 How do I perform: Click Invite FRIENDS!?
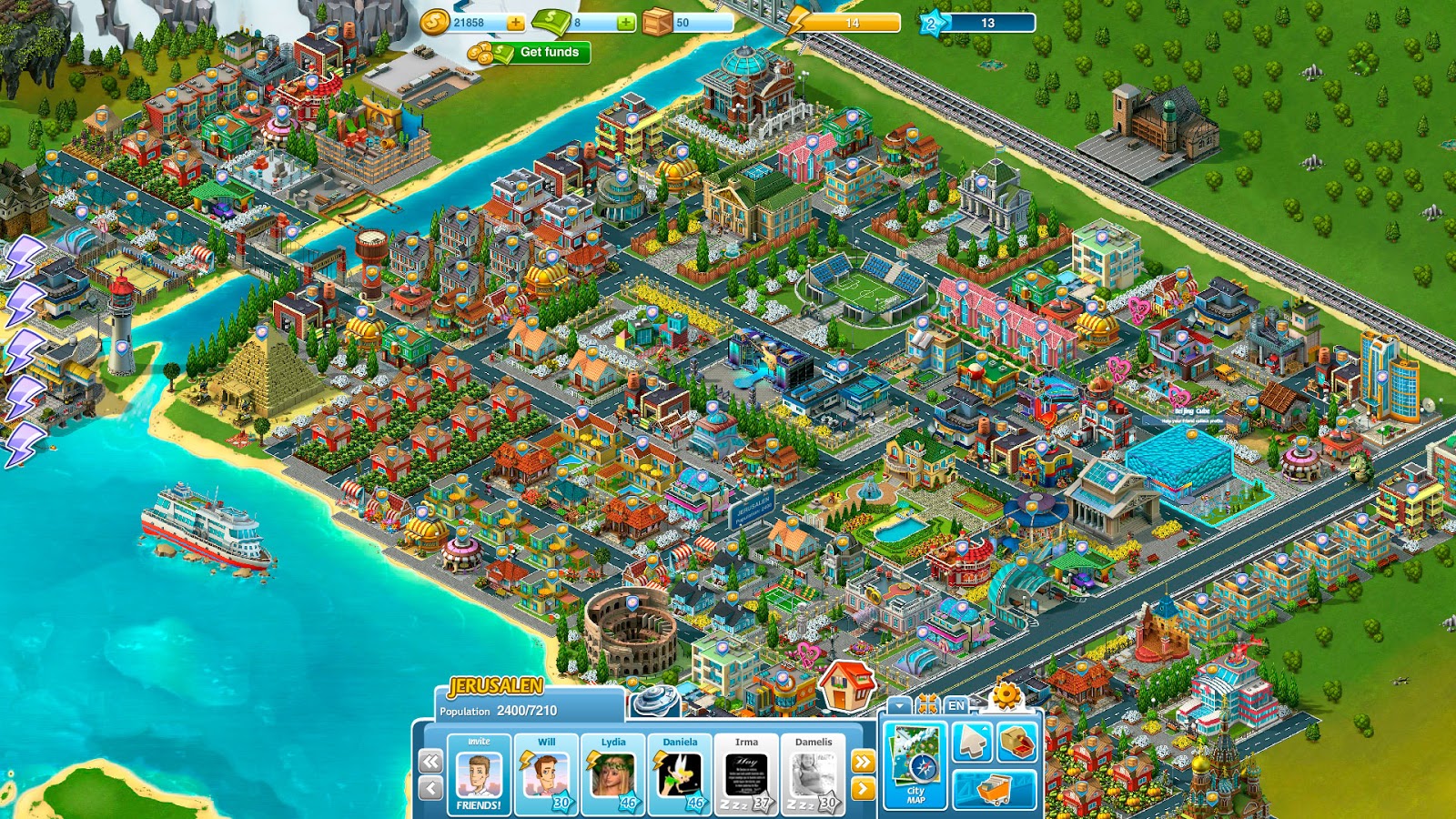tap(478, 778)
